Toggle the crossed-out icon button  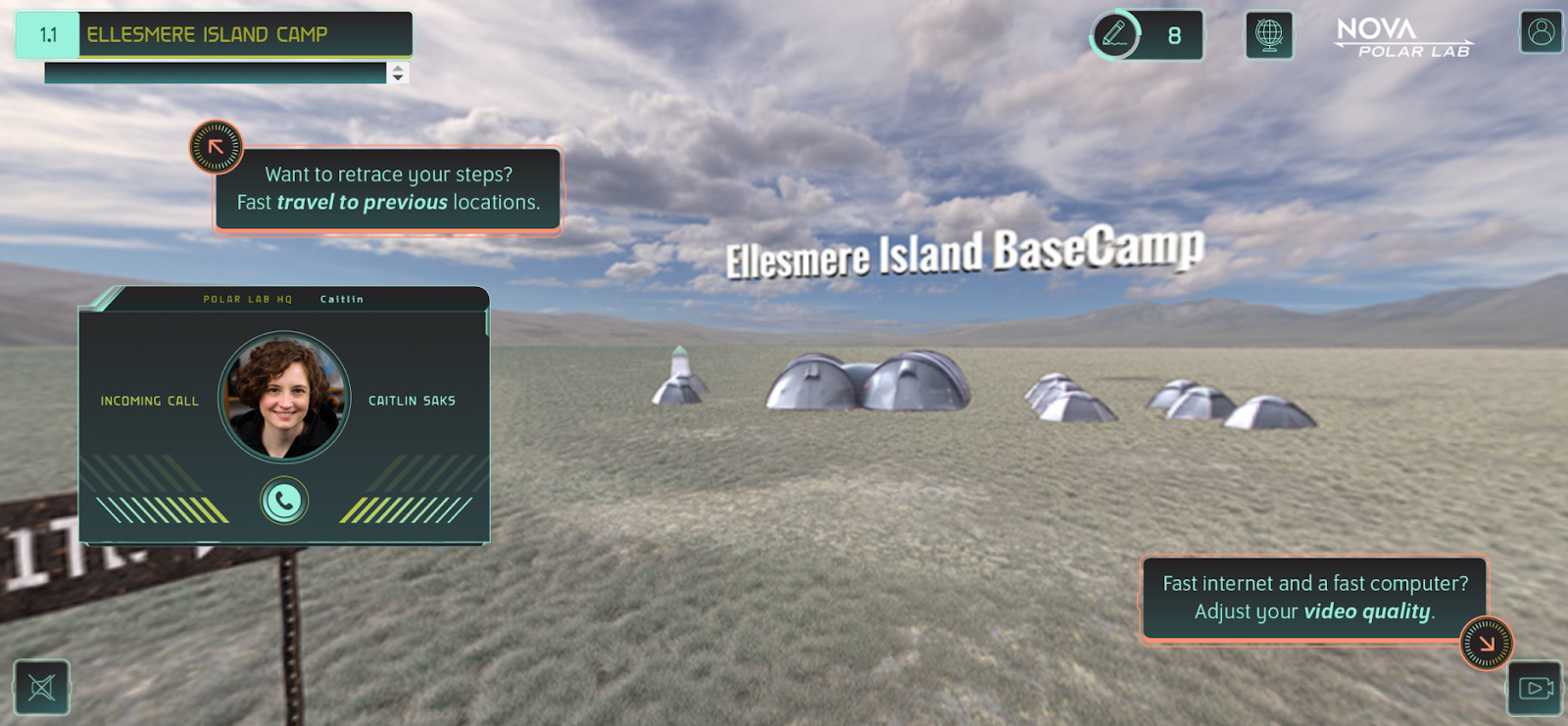click(41, 687)
